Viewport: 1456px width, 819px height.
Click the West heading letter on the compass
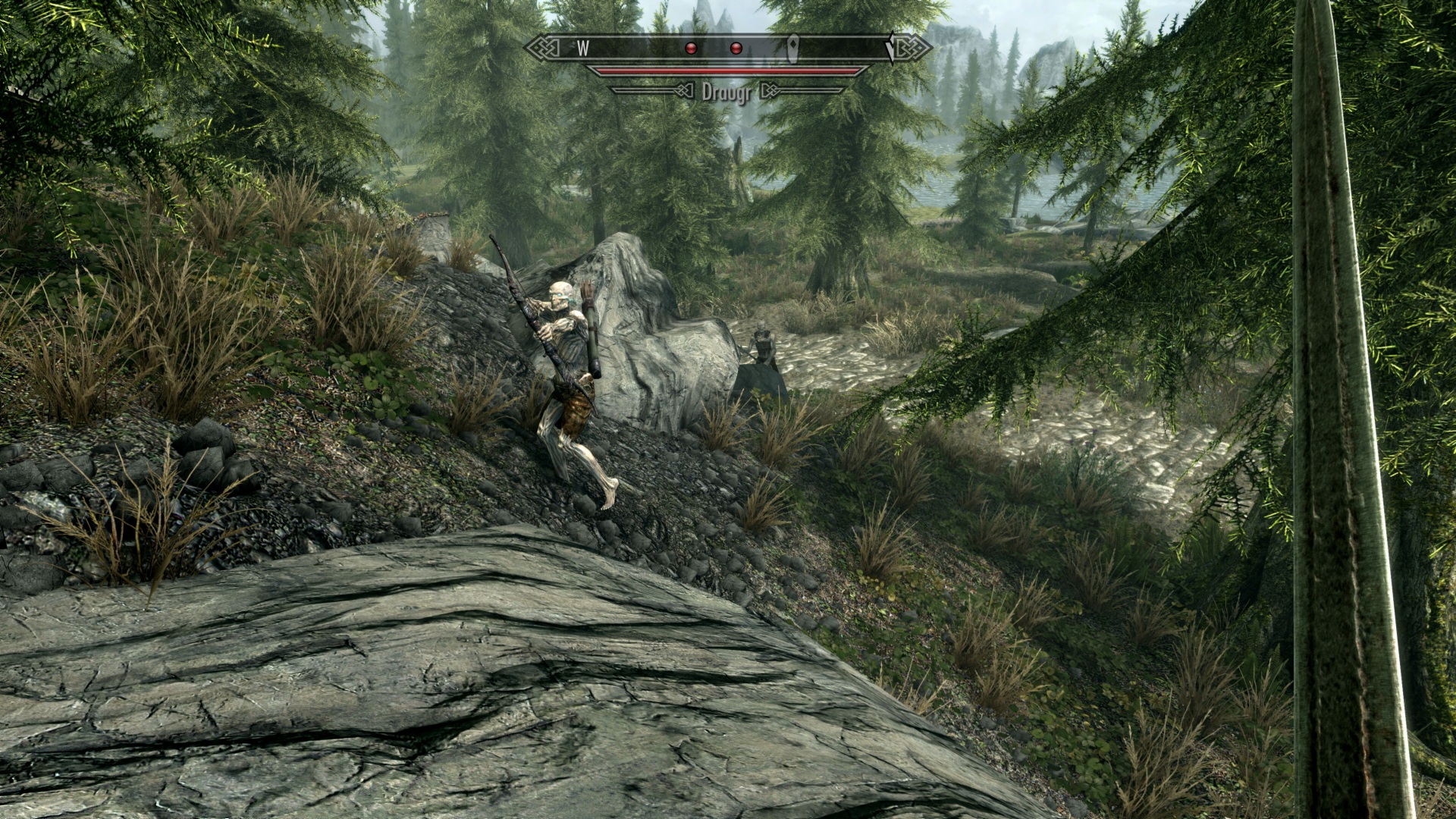coord(583,48)
